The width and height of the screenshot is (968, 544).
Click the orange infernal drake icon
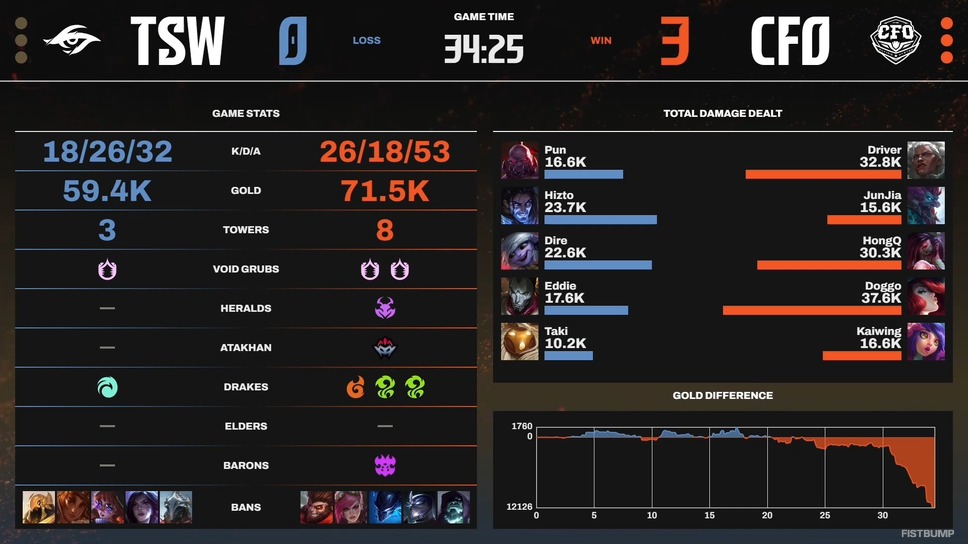[x=356, y=386]
